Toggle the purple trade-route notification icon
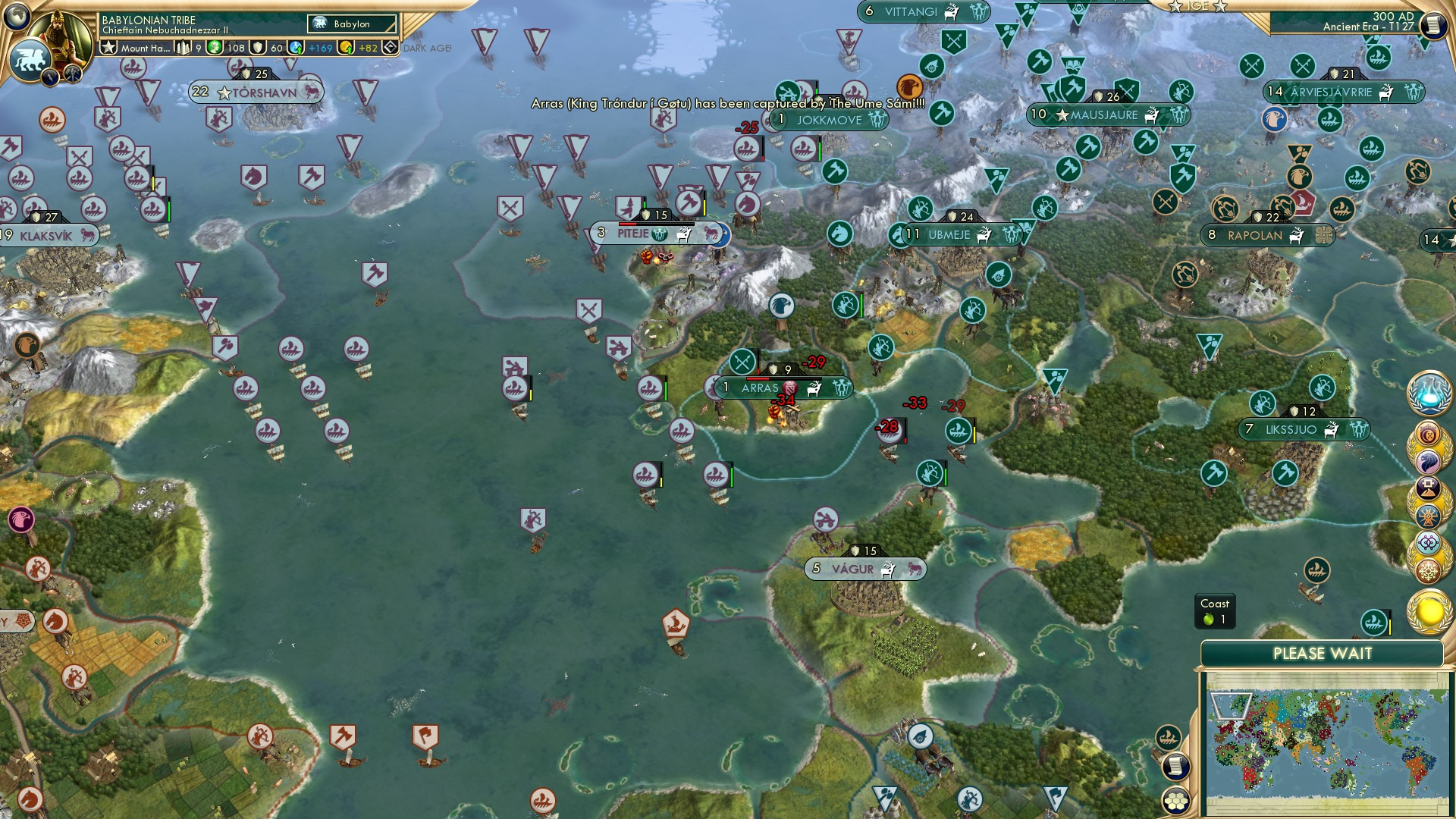 point(1427,543)
